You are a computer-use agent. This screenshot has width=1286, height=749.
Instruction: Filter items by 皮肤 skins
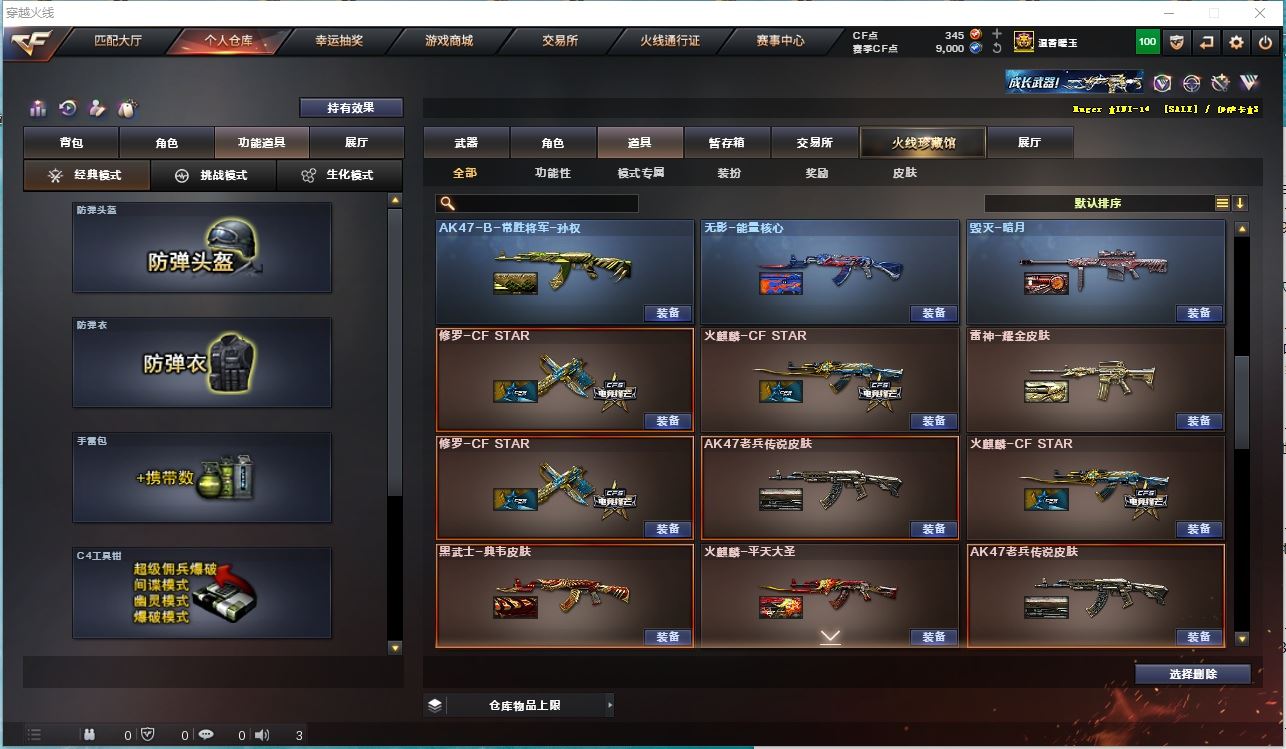[904, 173]
